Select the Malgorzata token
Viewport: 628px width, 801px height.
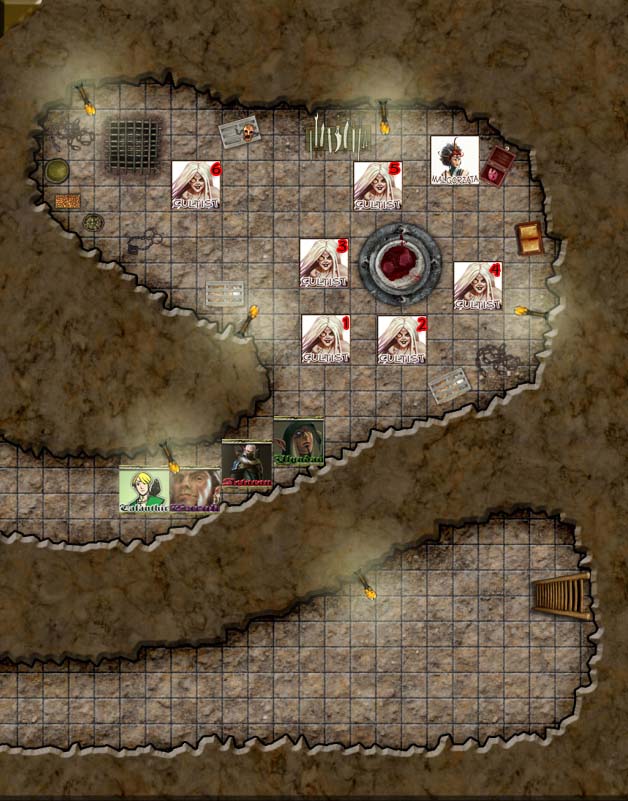point(454,160)
